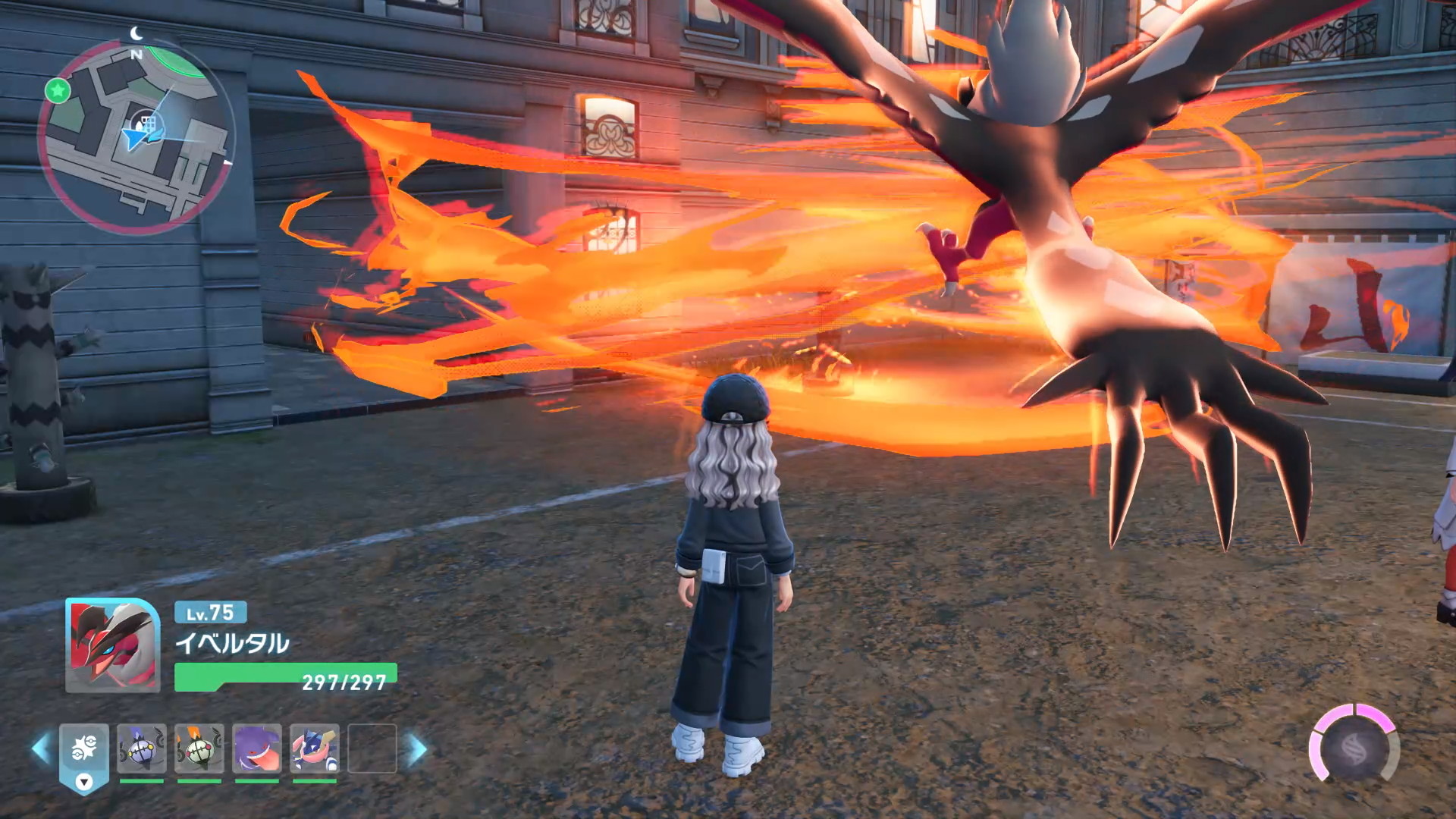Switch to the orange-flame shiny Chandelure slot
The image size is (1456, 819).
pyautogui.click(x=199, y=748)
